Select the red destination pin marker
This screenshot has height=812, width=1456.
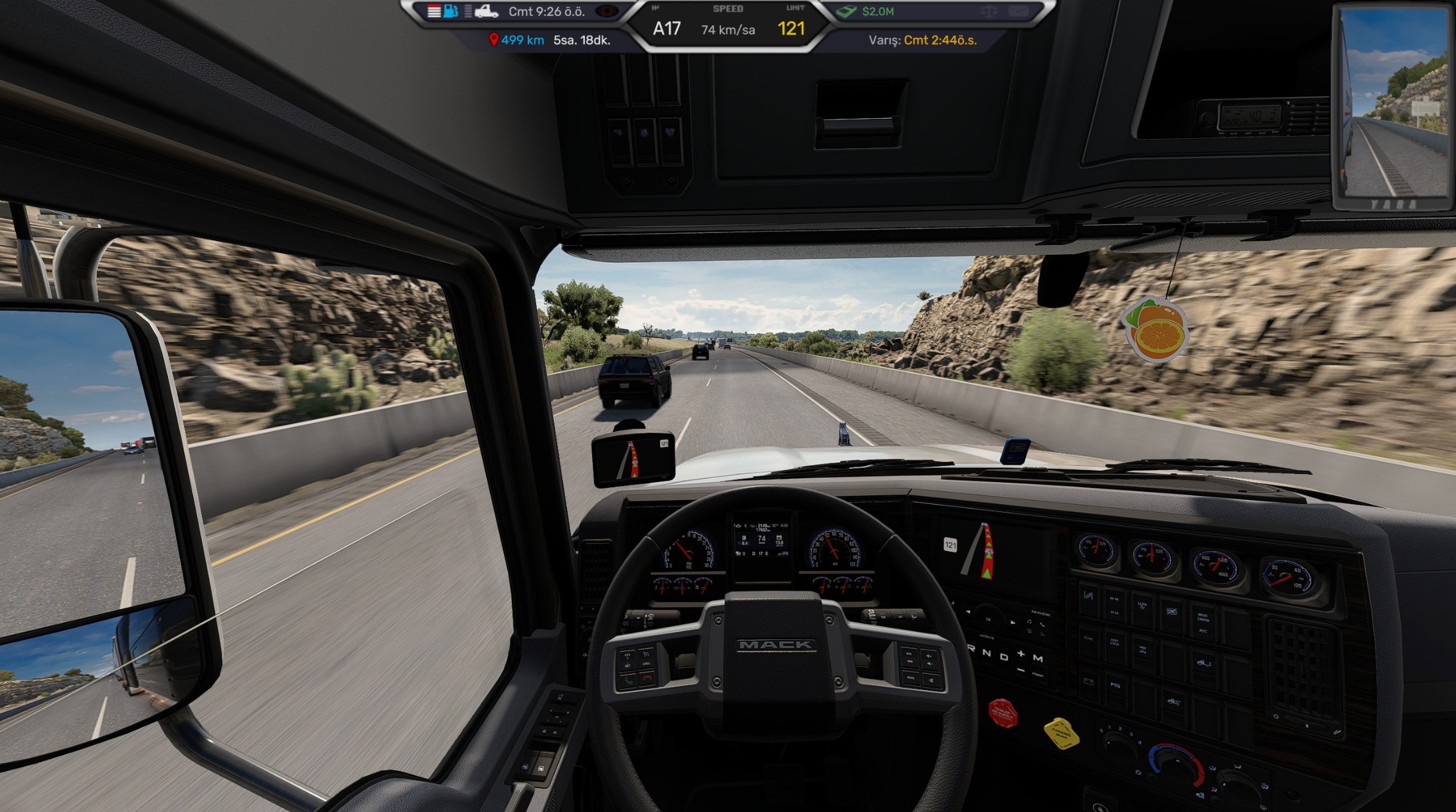(x=493, y=40)
